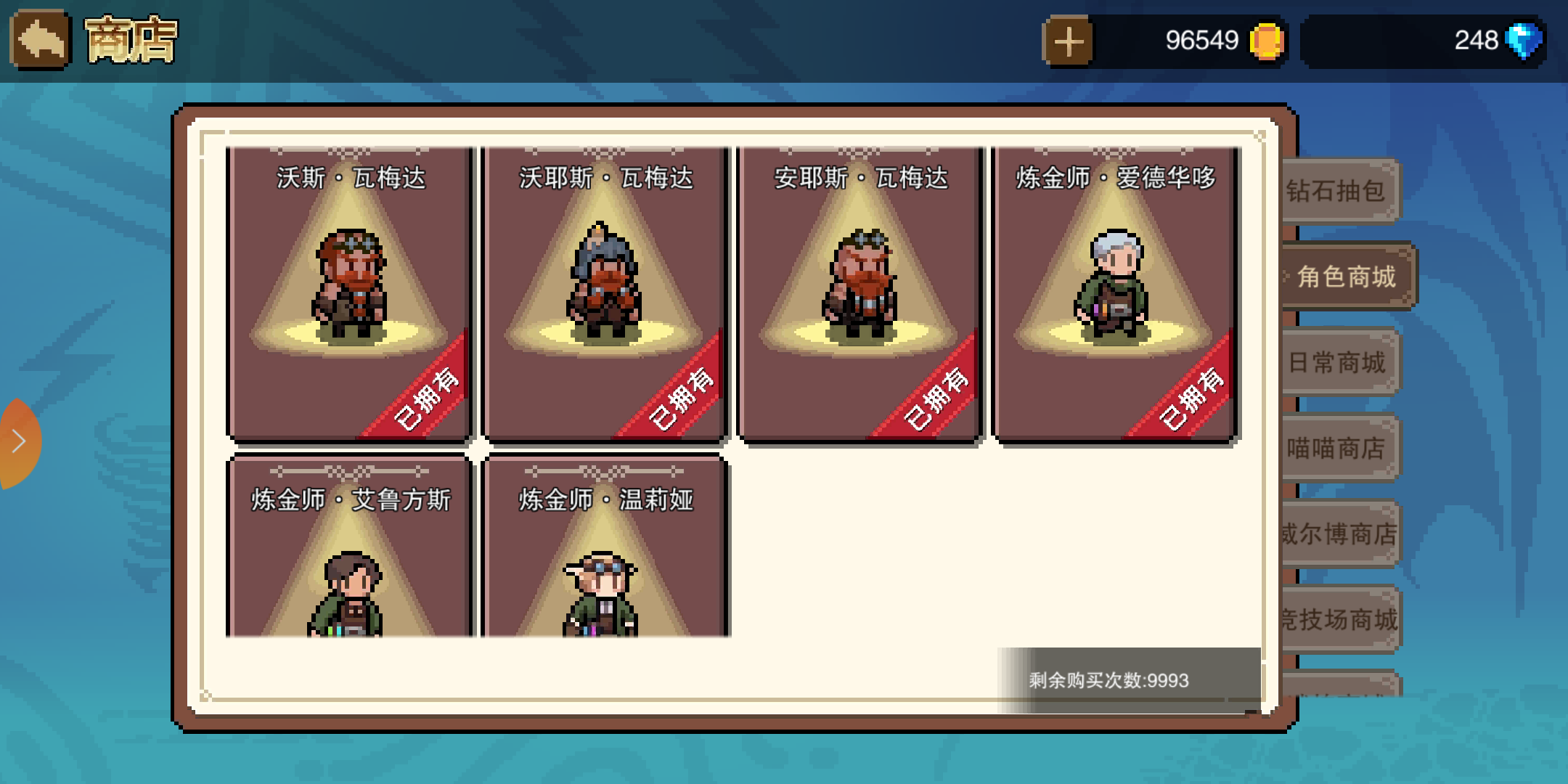Switch to the 日常商城 shop tab
This screenshot has width=1568, height=784.
point(1339,362)
